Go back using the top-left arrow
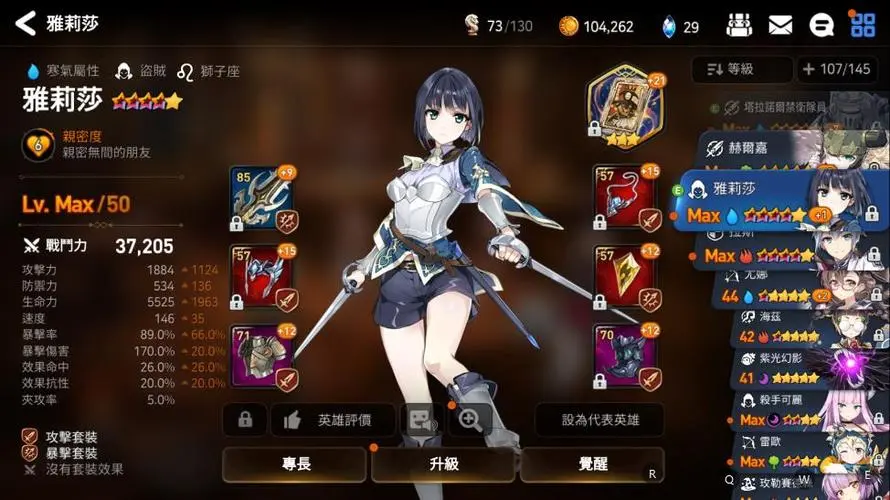 (x=26, y=23)
